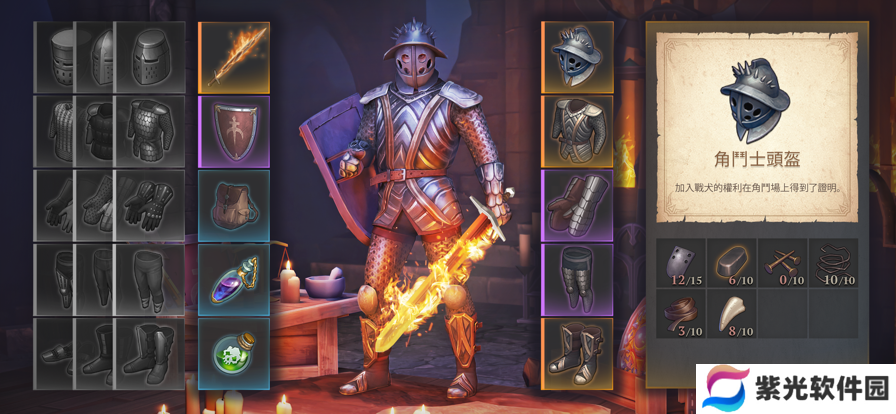The width and height of the screenshot is (896, 414).
Task: Select the coiled cord material 10/10
Action: click(x=833, y=263)
